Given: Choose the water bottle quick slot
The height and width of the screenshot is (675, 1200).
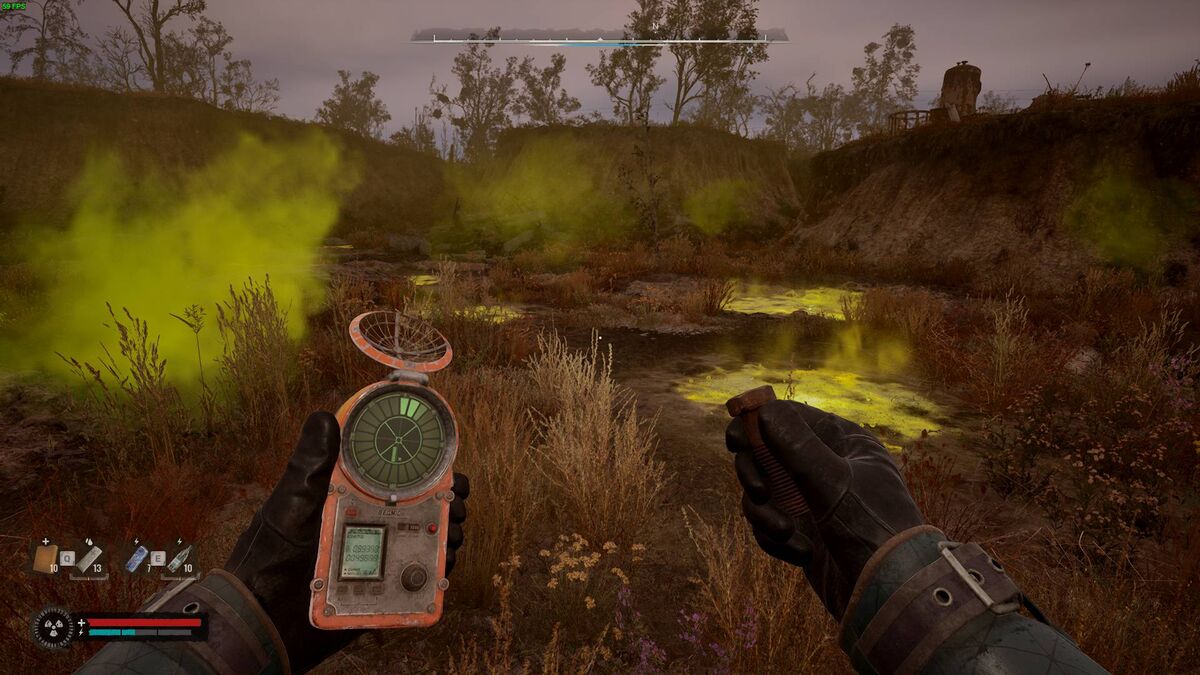Looking at the screenshot, I should point(181,558).
